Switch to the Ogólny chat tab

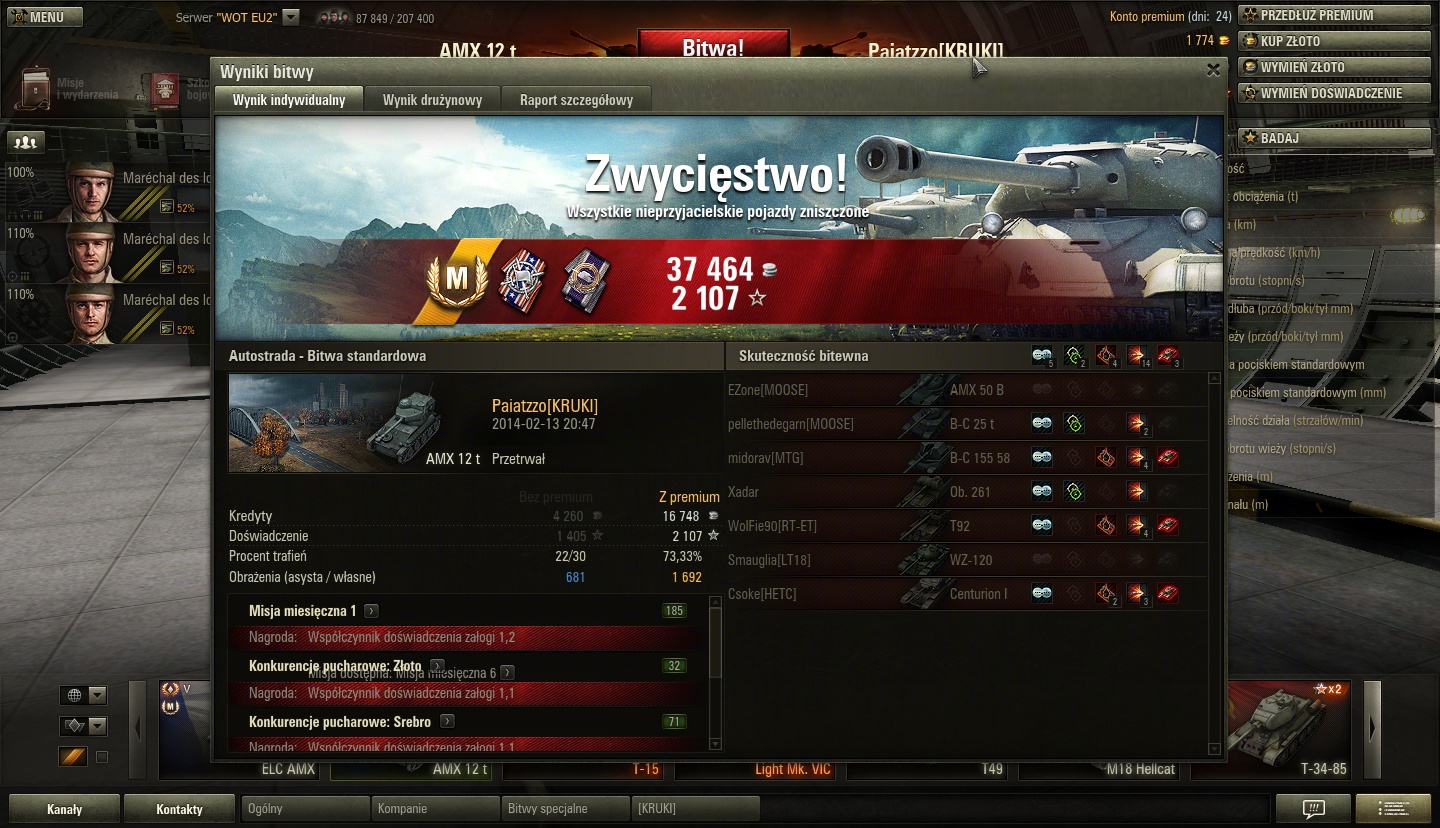305,809
